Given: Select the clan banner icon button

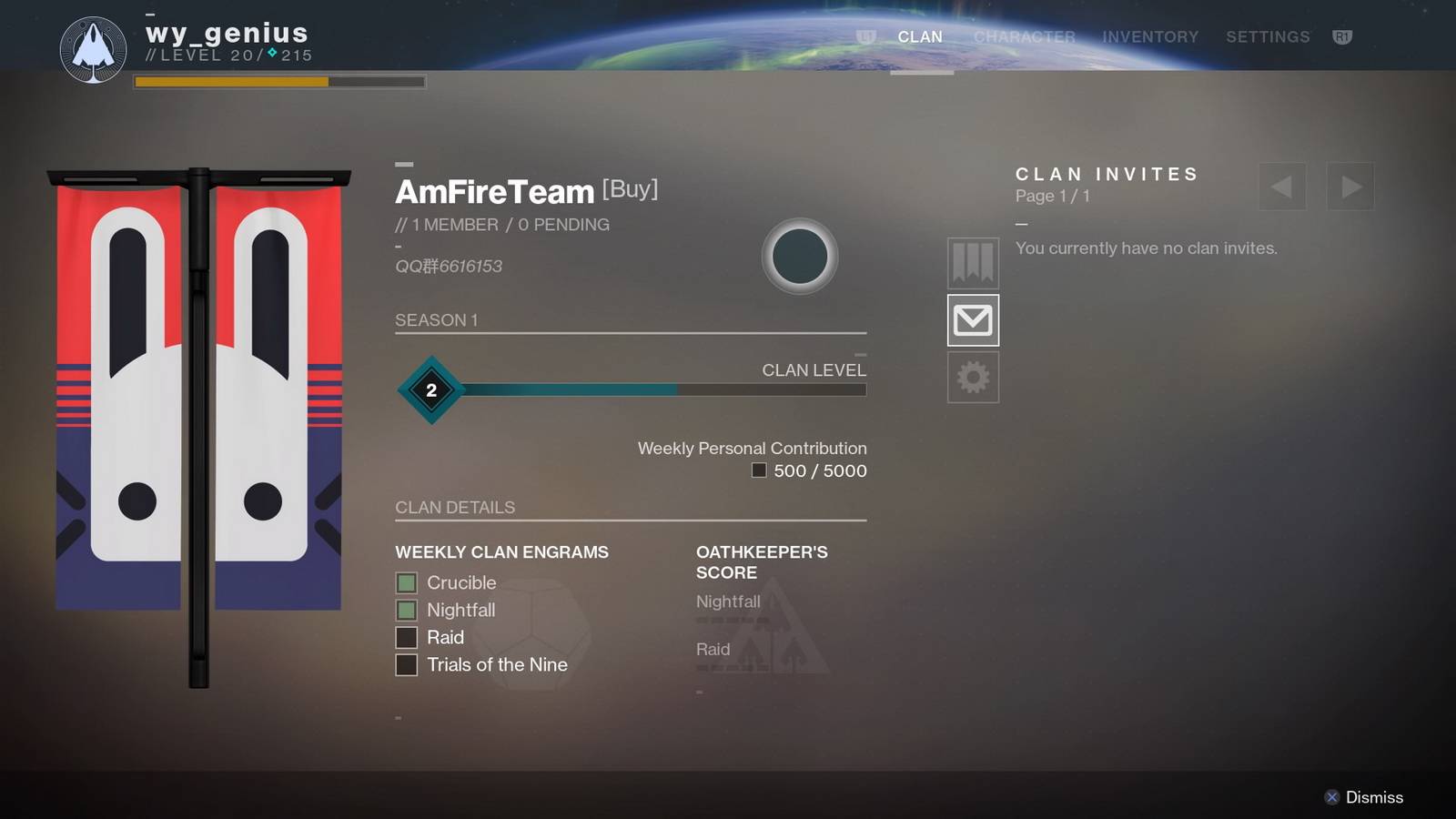Looking at the screenshot, I should click(x=973, y=263).
